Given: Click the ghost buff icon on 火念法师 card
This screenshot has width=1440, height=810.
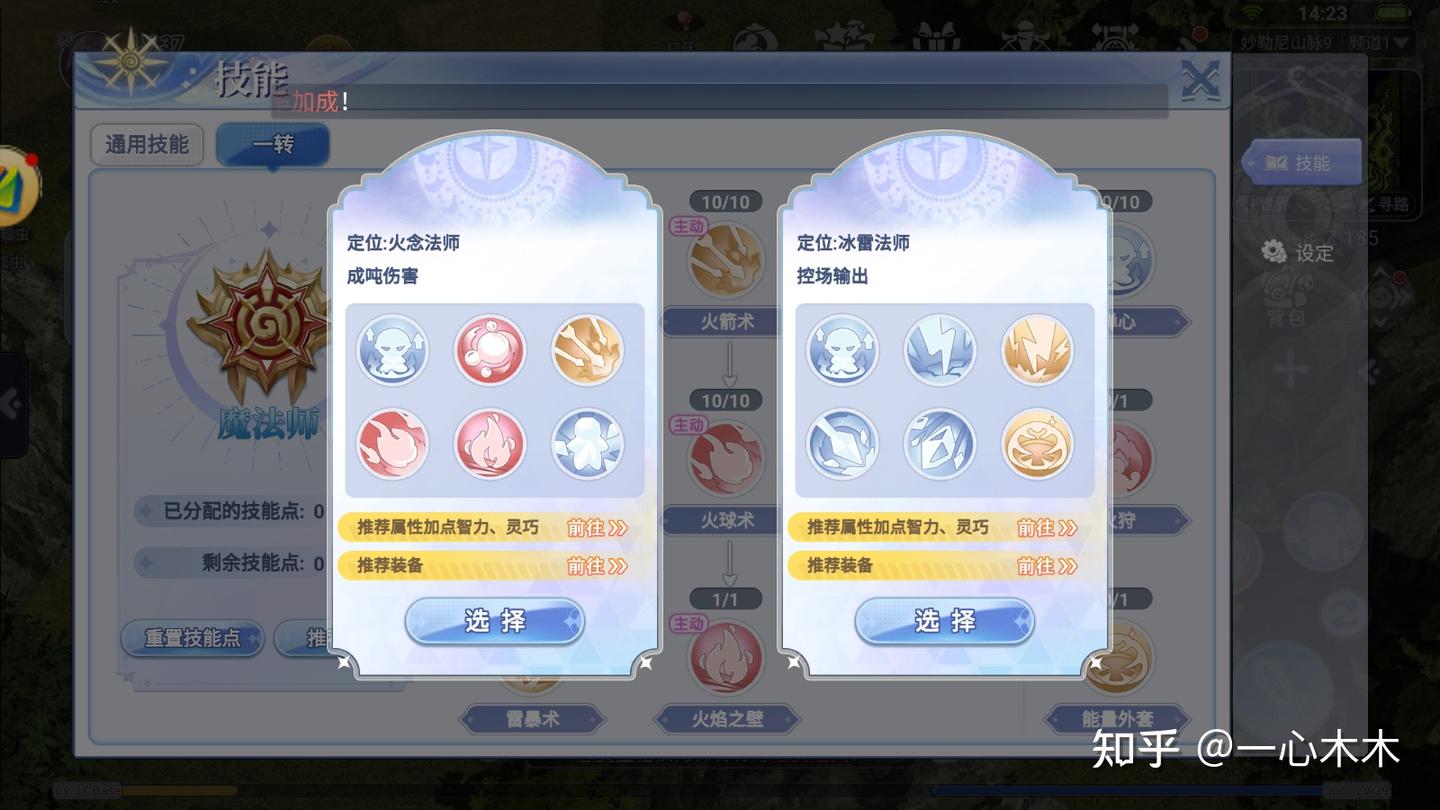Looking at the screenshot, I should (393, 350).
